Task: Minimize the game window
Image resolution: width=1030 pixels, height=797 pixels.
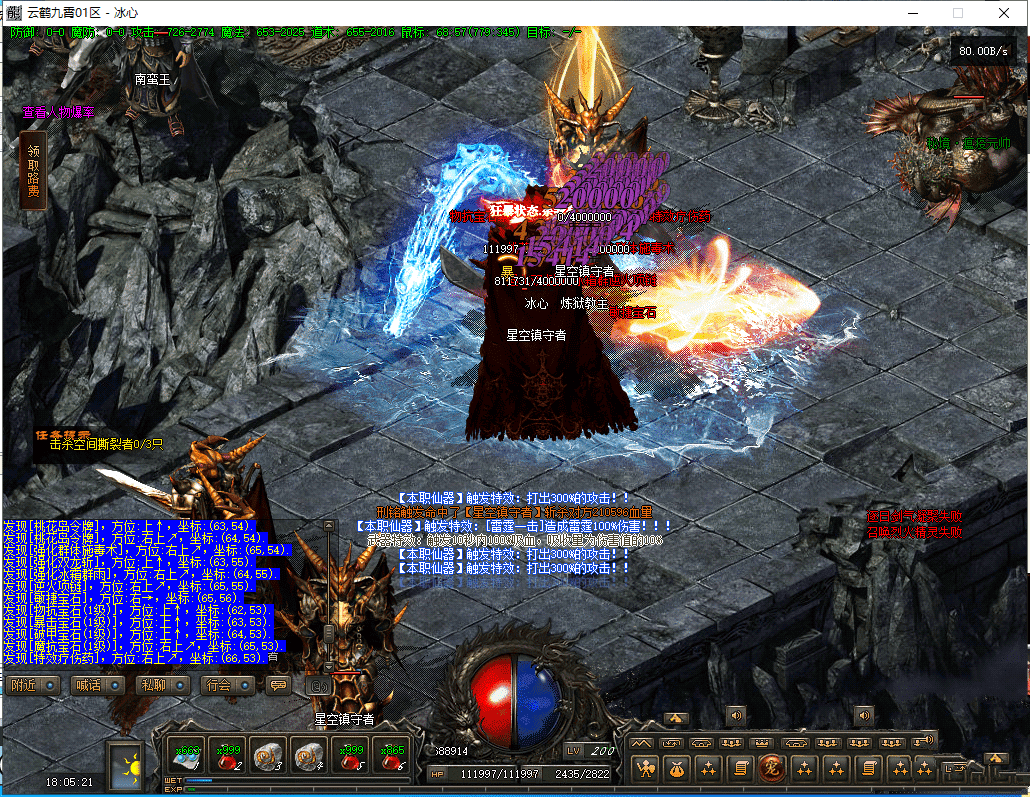Action: pyautogui.click(x=911, y=13)
